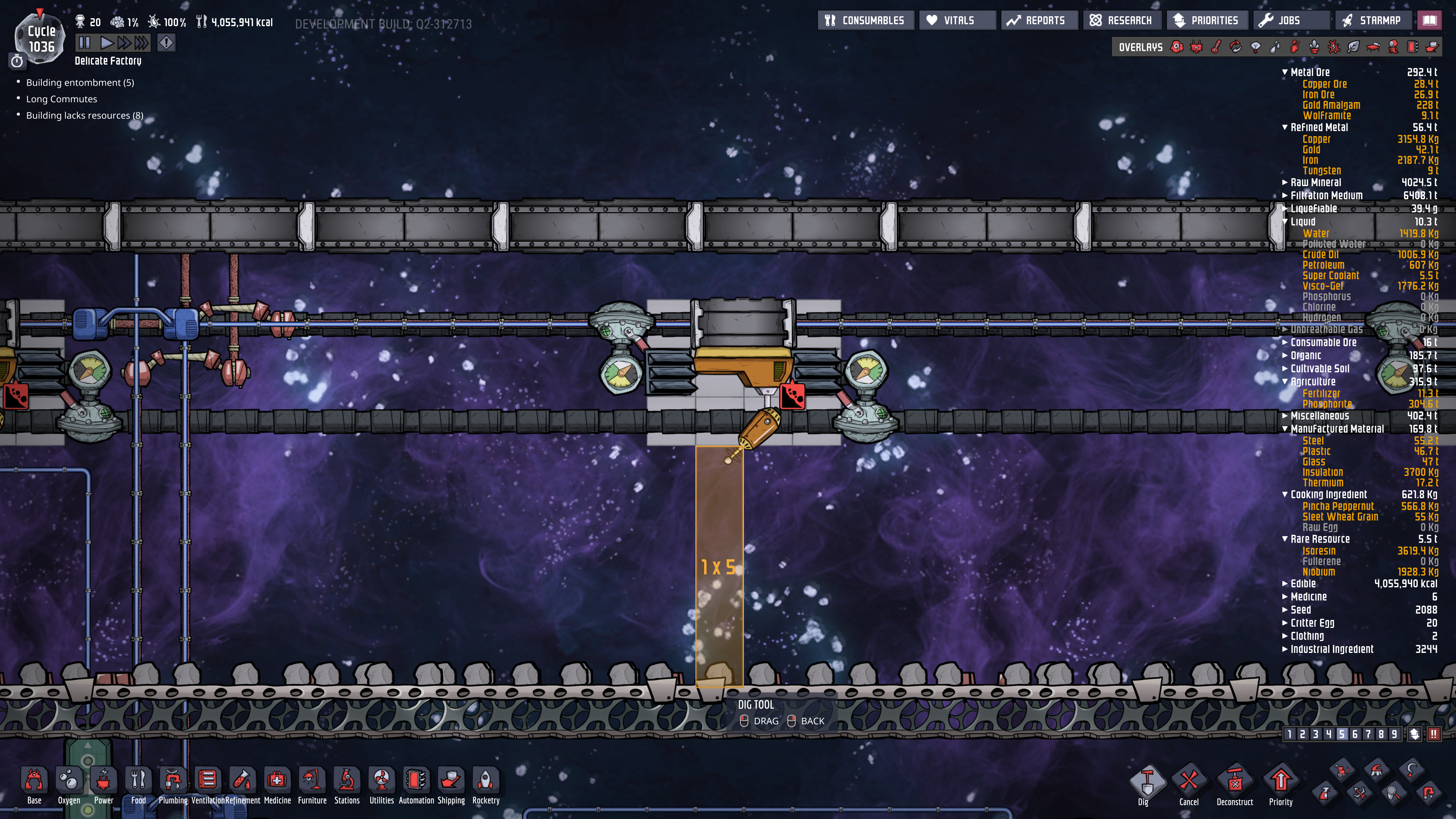The width and height of the screenshot is (1456, 819).
Task: Open the Vitals screen
Action: point(957,20)
